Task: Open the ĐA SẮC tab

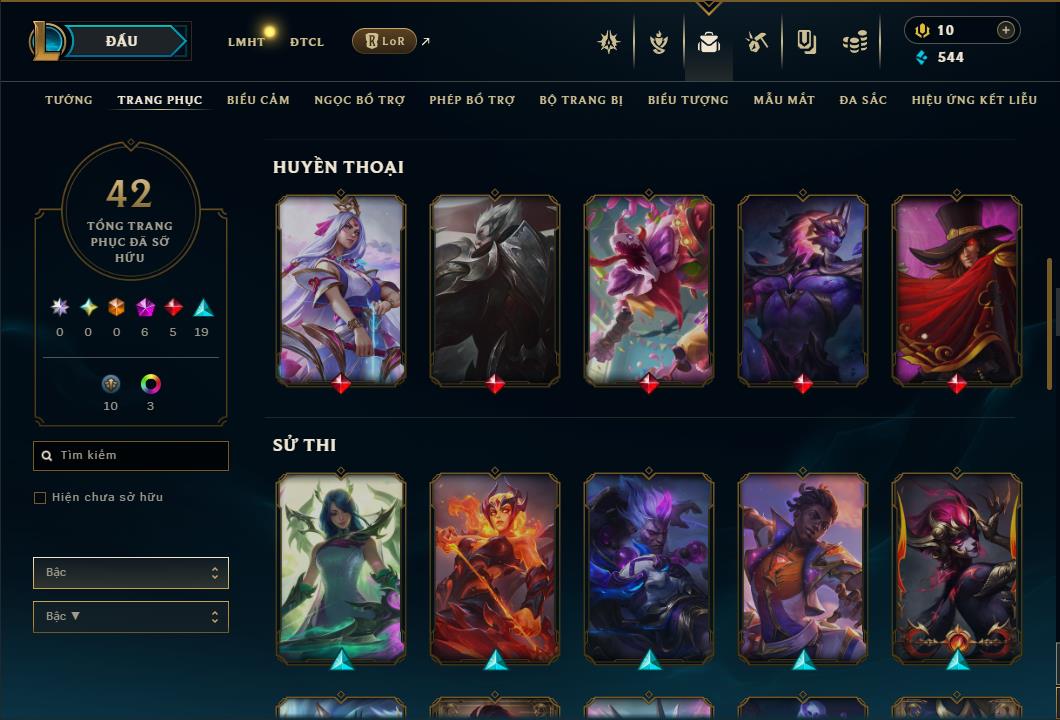Action: (x=863, y=100)
